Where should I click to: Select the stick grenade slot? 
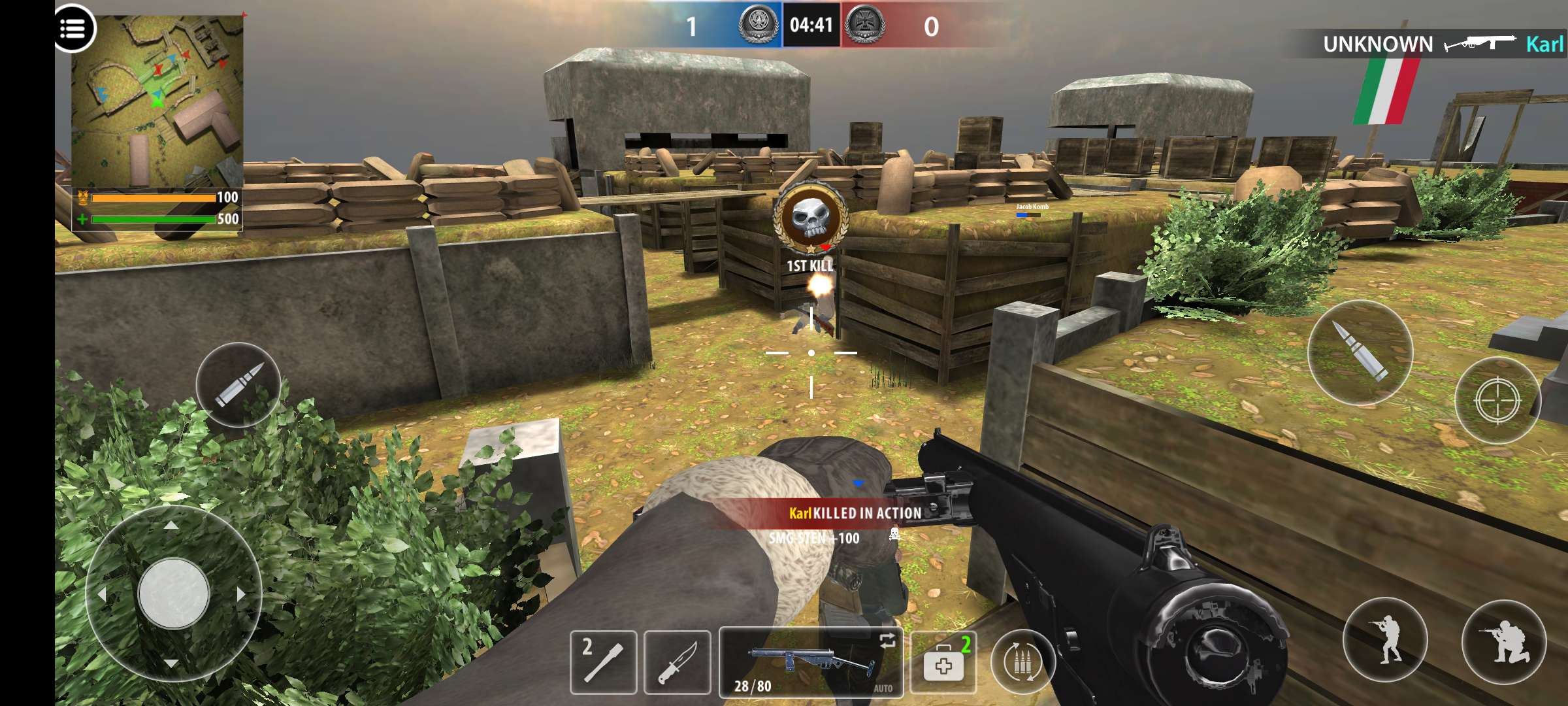tap(603, 662)
